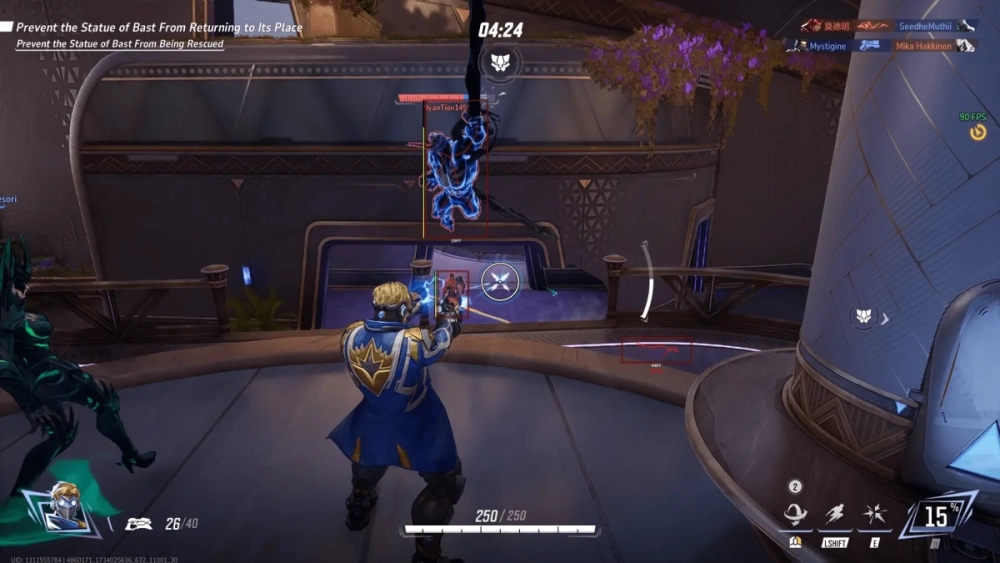Click the ultimate charge 15% diamond
This screenshot has height=563, width=1000.
pyautogui.click(x=937, y=516)
